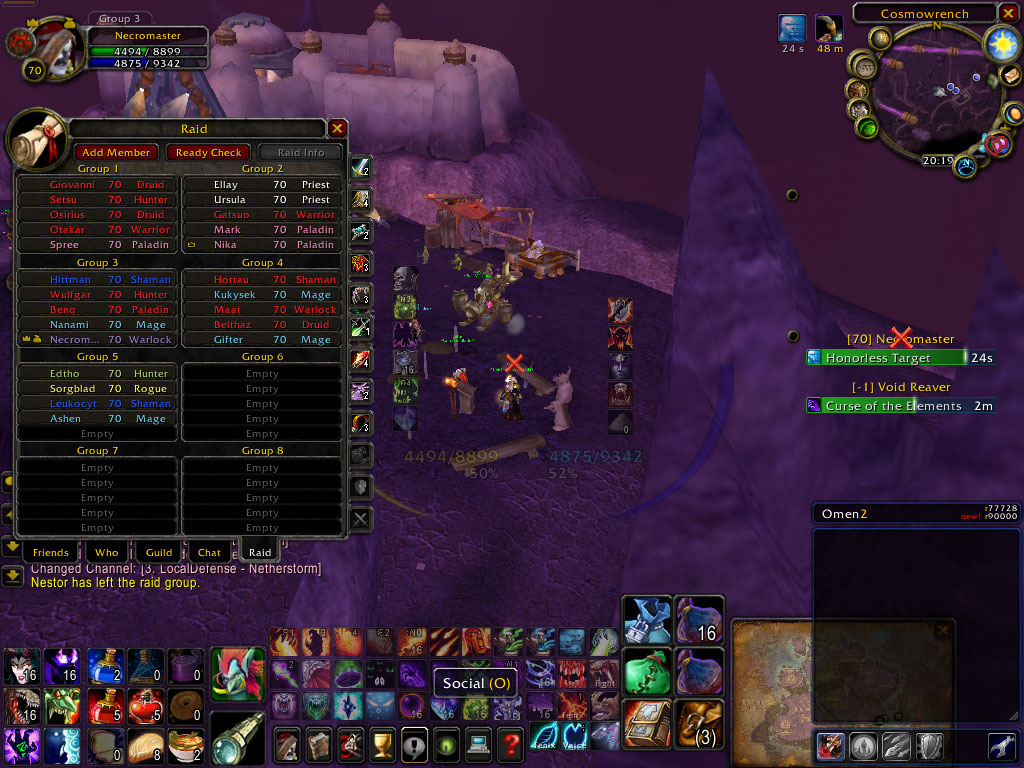Open the green stitched bag
Image resolution: width=1024 pixels, height=768 pixels.
click(x=645, y=670)
